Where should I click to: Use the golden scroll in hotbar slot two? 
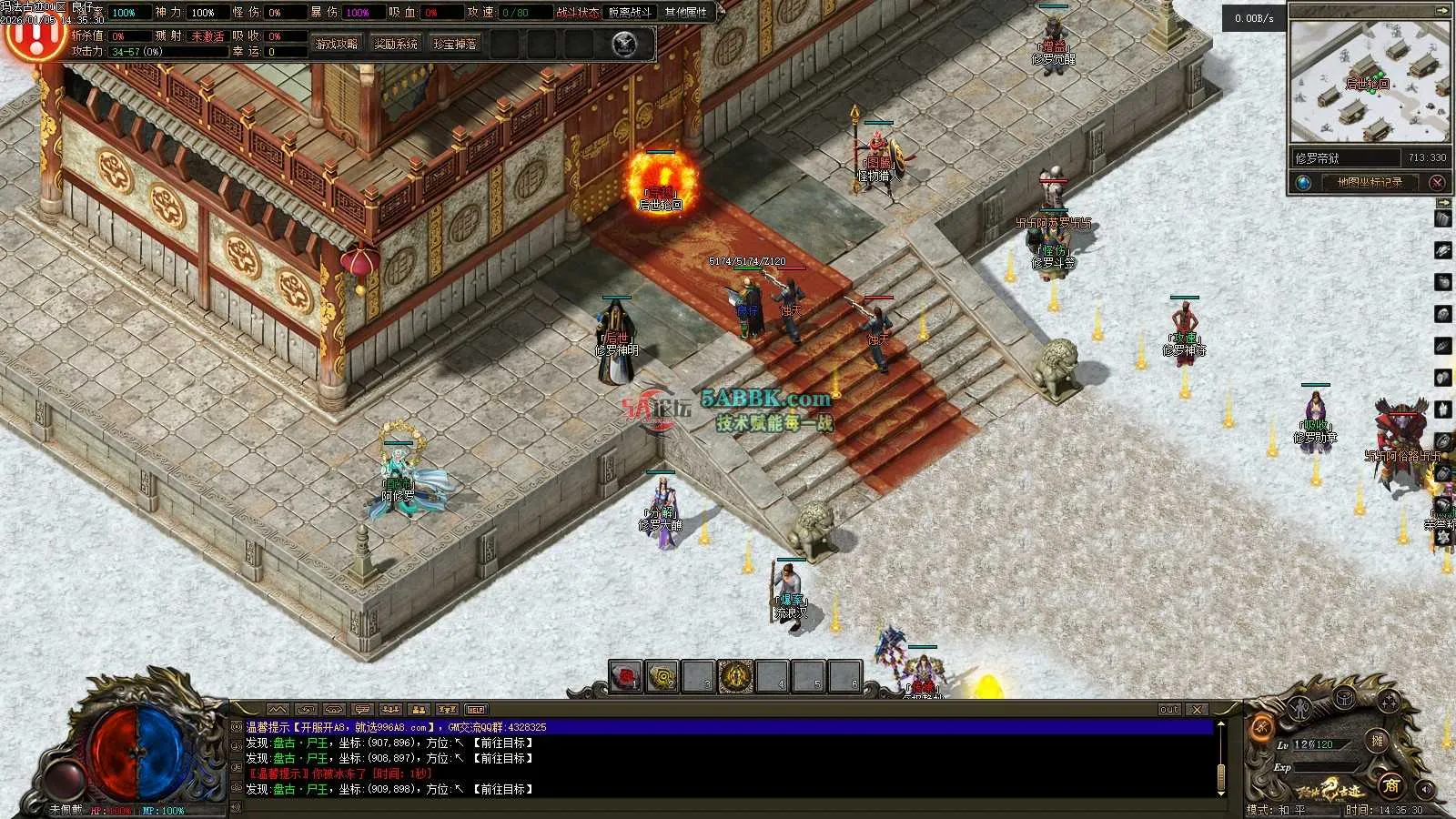click(662, 677)
